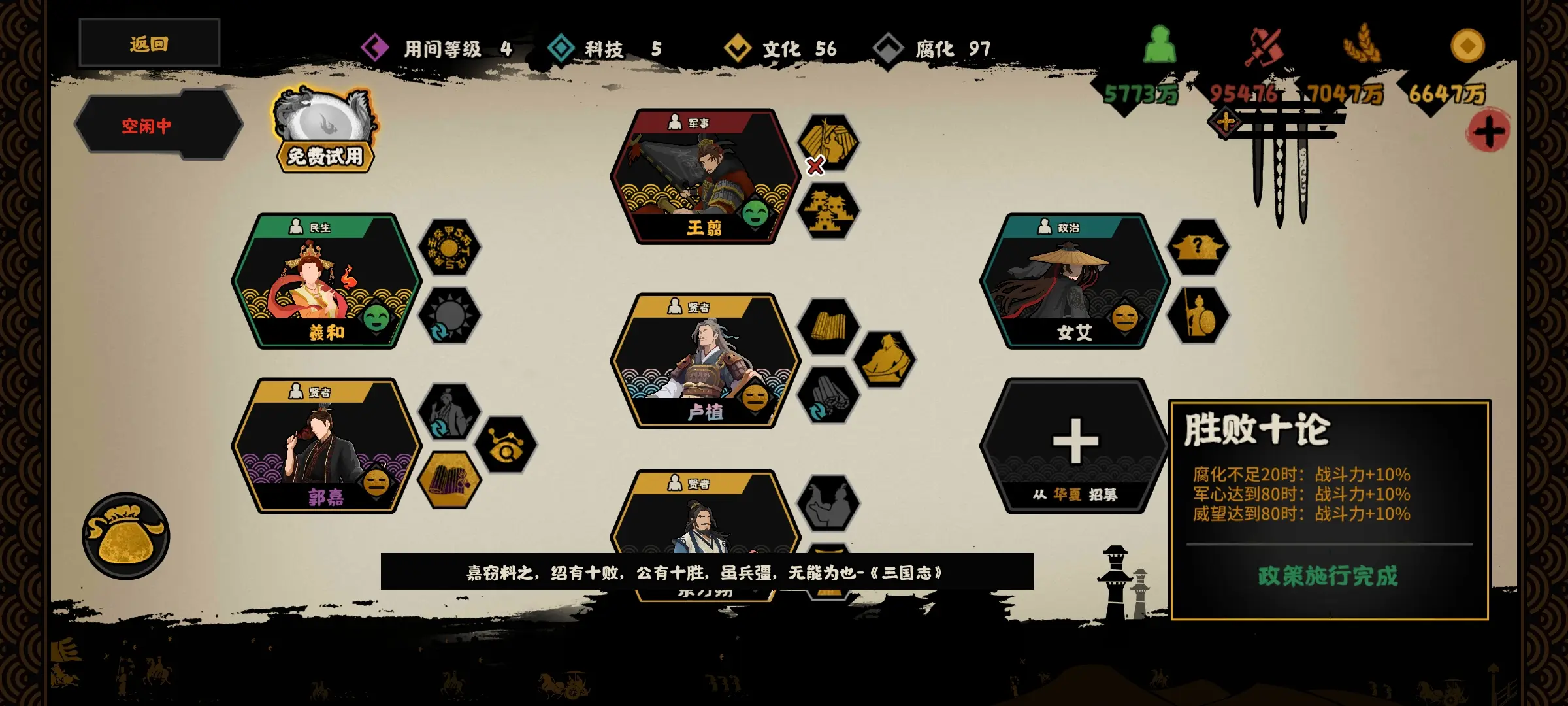Viewport: 1568px width, 706px height.
Task: Select 羲和's sun dial skill icon
Action: [x=449, y=248]
